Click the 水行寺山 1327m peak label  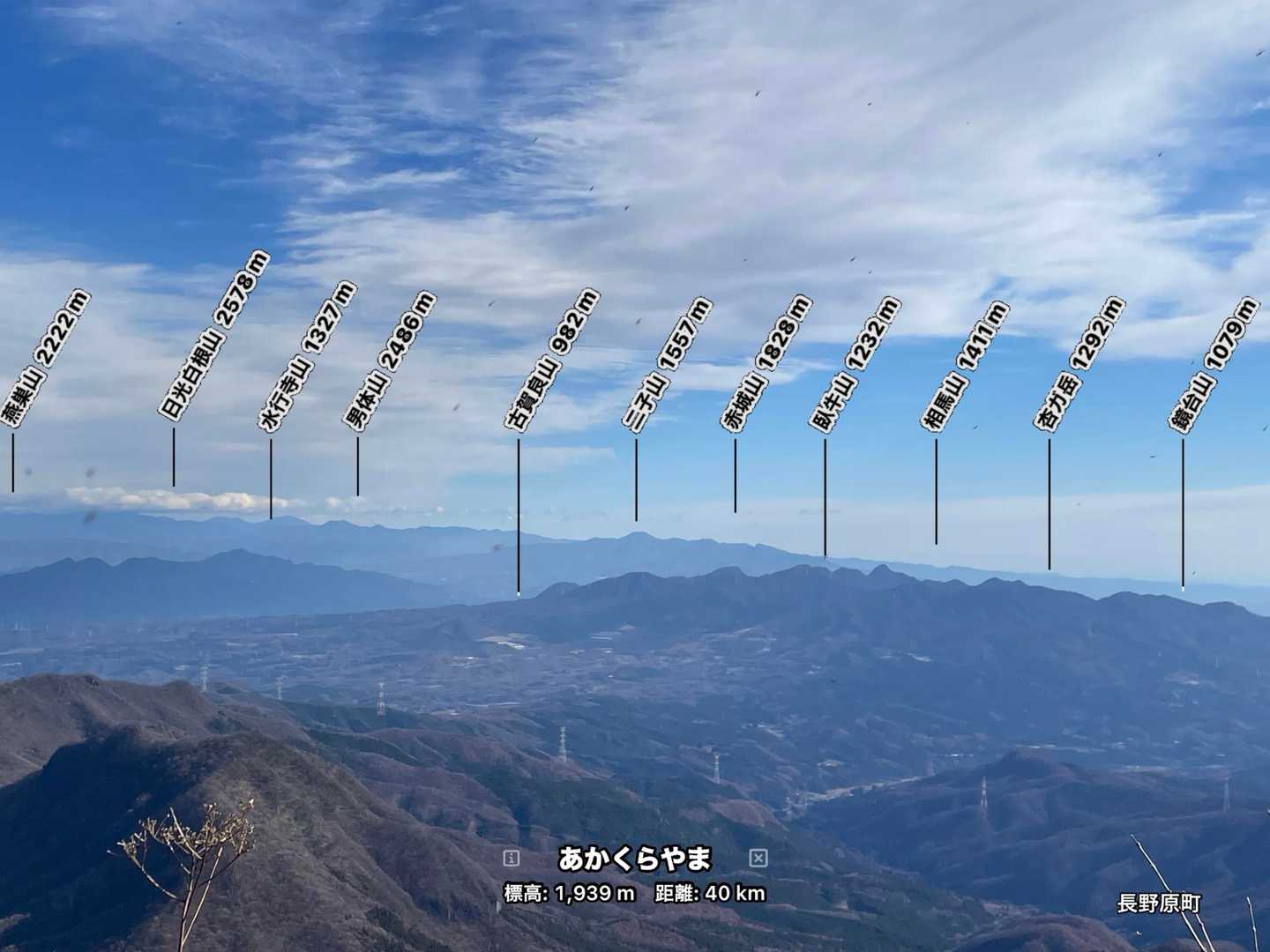[x=308, y=356]
